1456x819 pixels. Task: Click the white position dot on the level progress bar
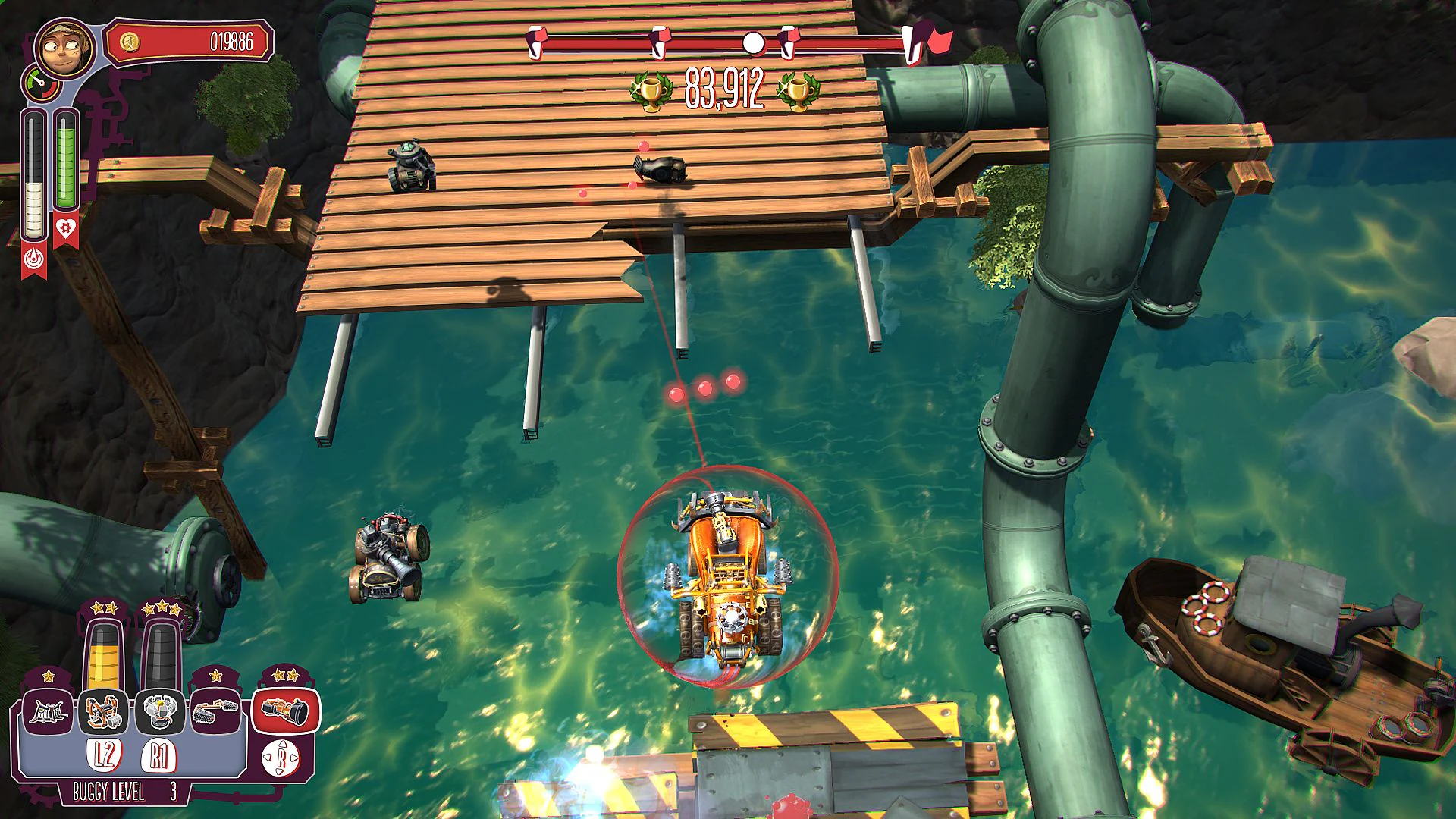click(x=753, y=42)
